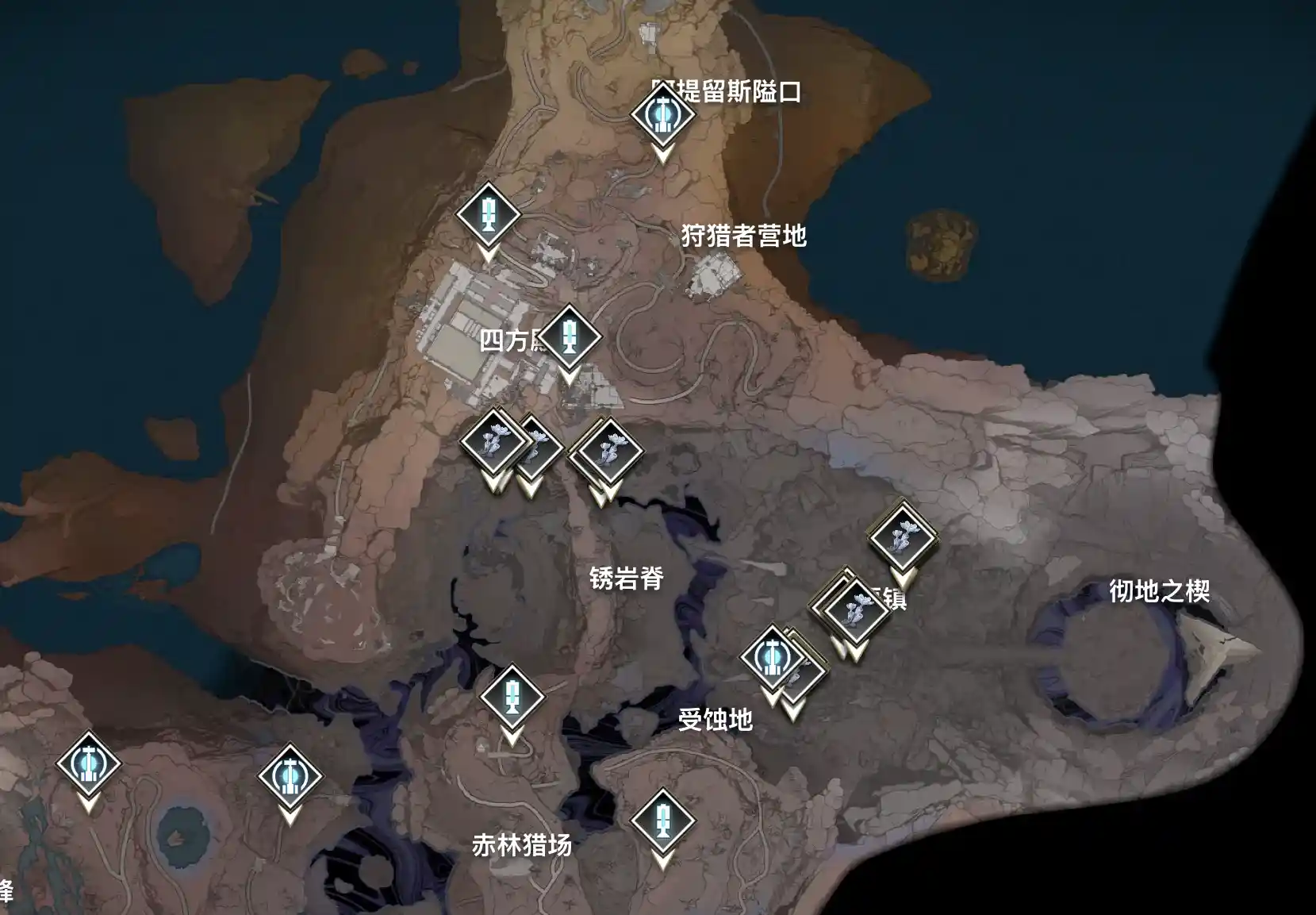Image resolution: width=1316 pixels, height=915 pixels.
Task: Click the syringe marker below 阿提留斯隘口
Action: (489, 213)
